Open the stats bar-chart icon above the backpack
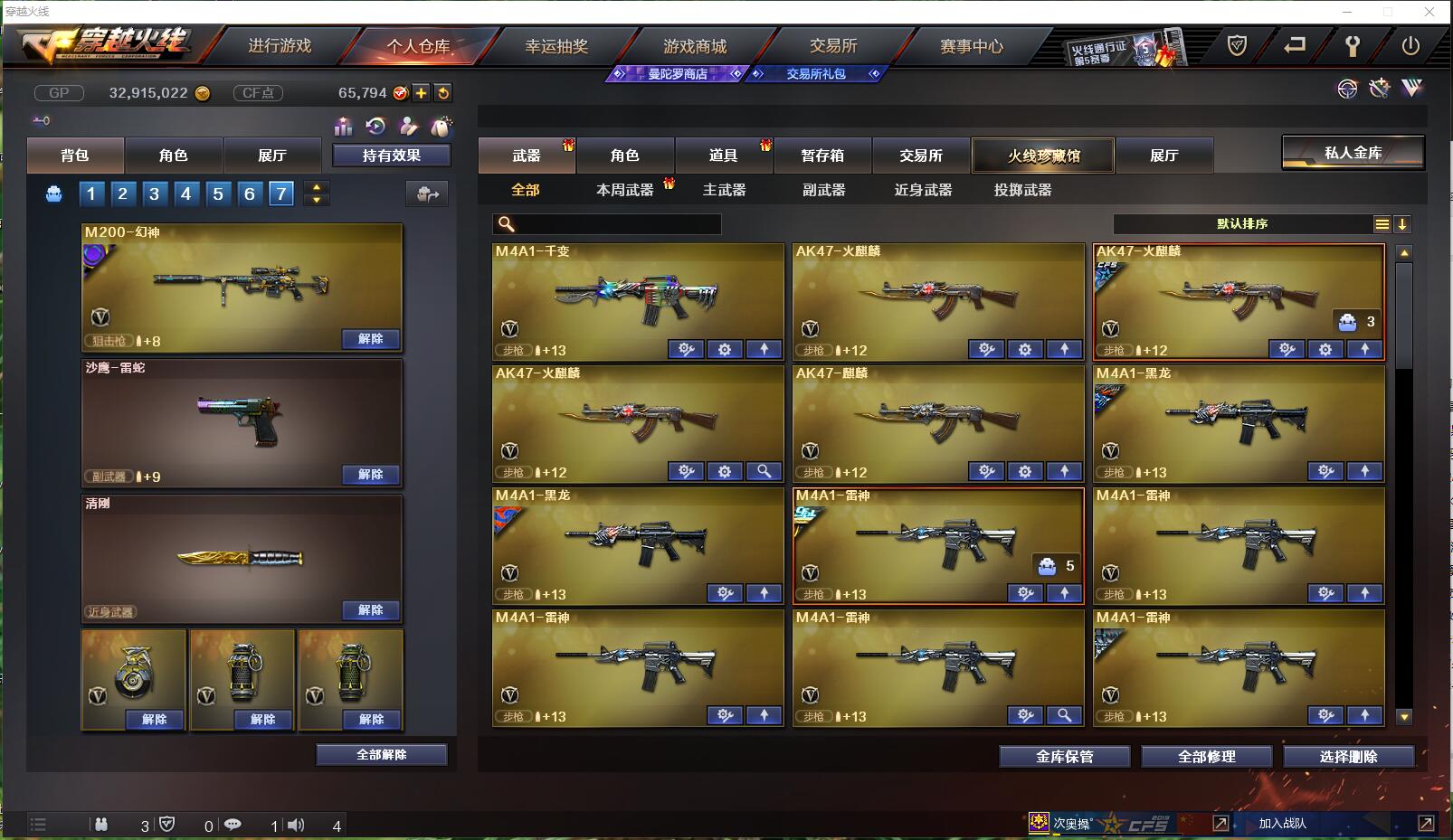The width and height of the screenshot is (1453, 840). [343, 127]
